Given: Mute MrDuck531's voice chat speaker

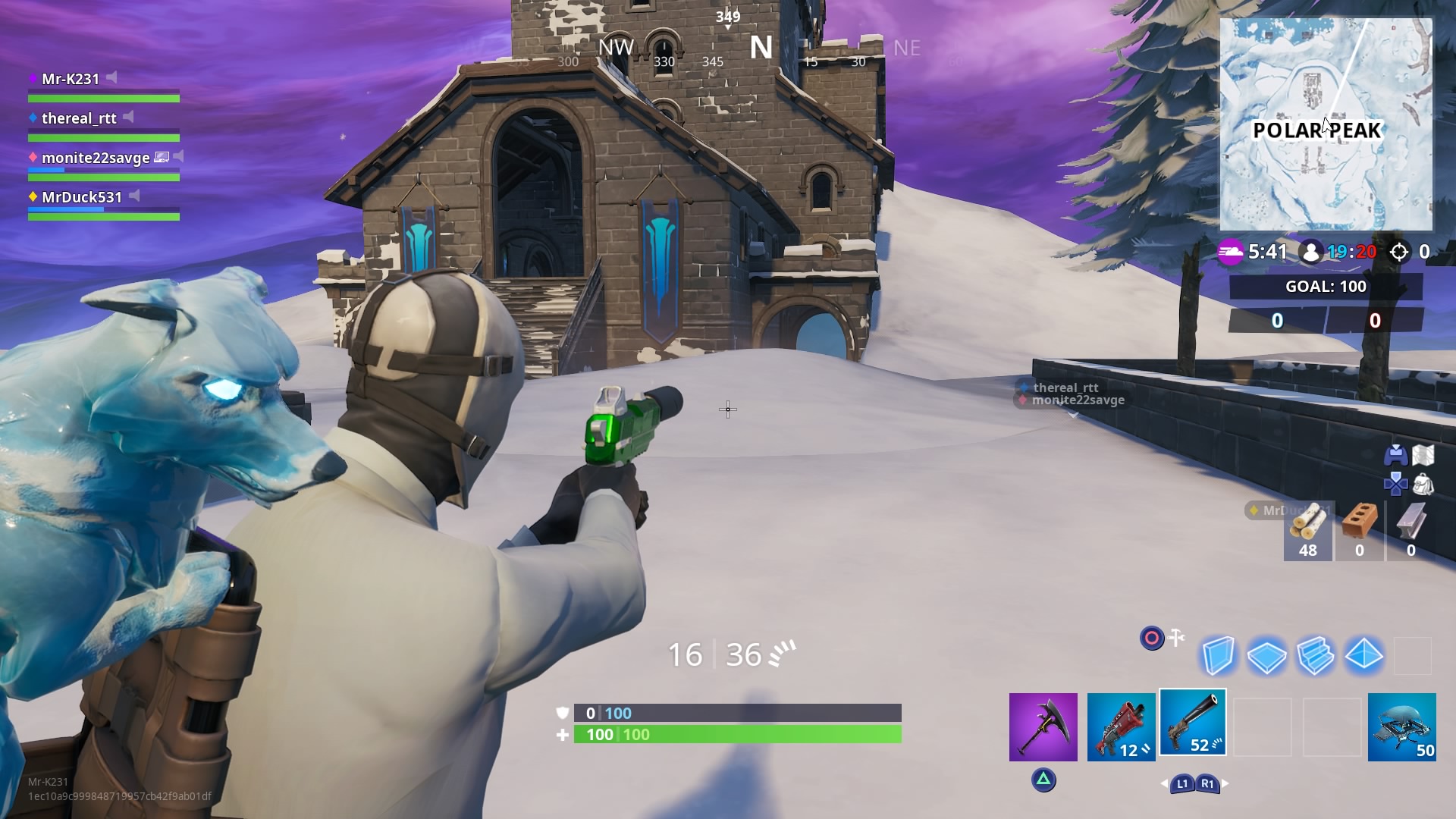Looking at the screenshot, I should coord(134,195).
